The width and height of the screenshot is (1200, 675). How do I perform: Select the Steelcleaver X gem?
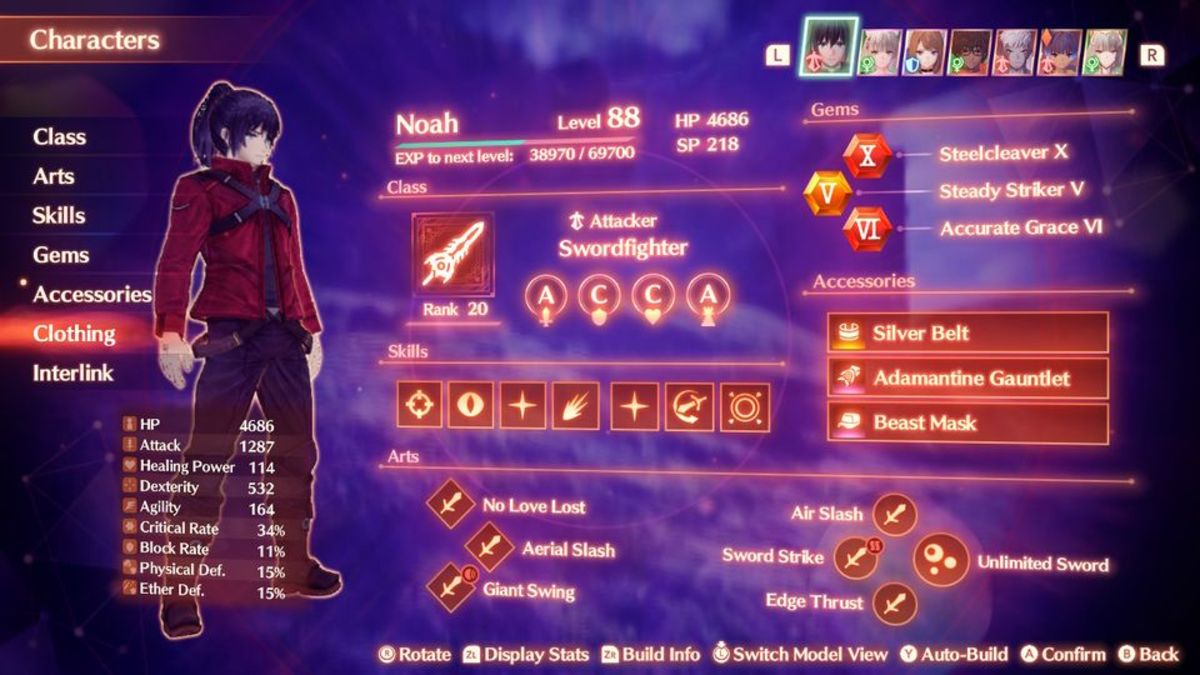click(x=867, y=155)
